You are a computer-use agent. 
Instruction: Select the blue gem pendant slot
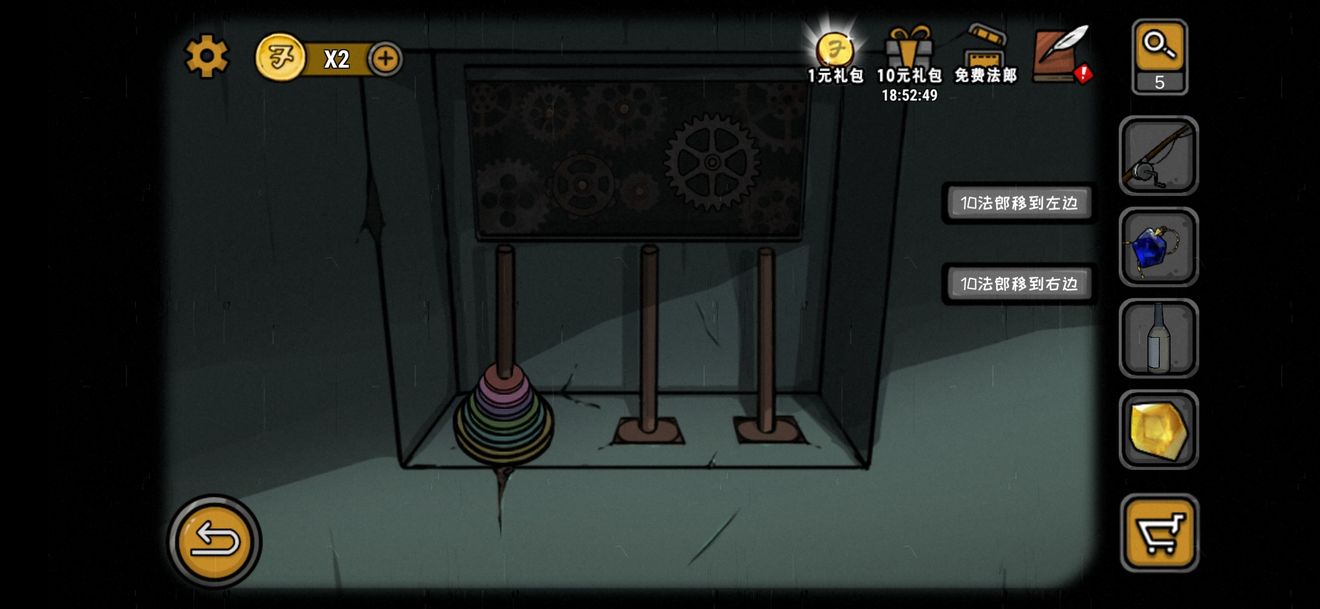pyautogui.click(x=1158, y=247)
